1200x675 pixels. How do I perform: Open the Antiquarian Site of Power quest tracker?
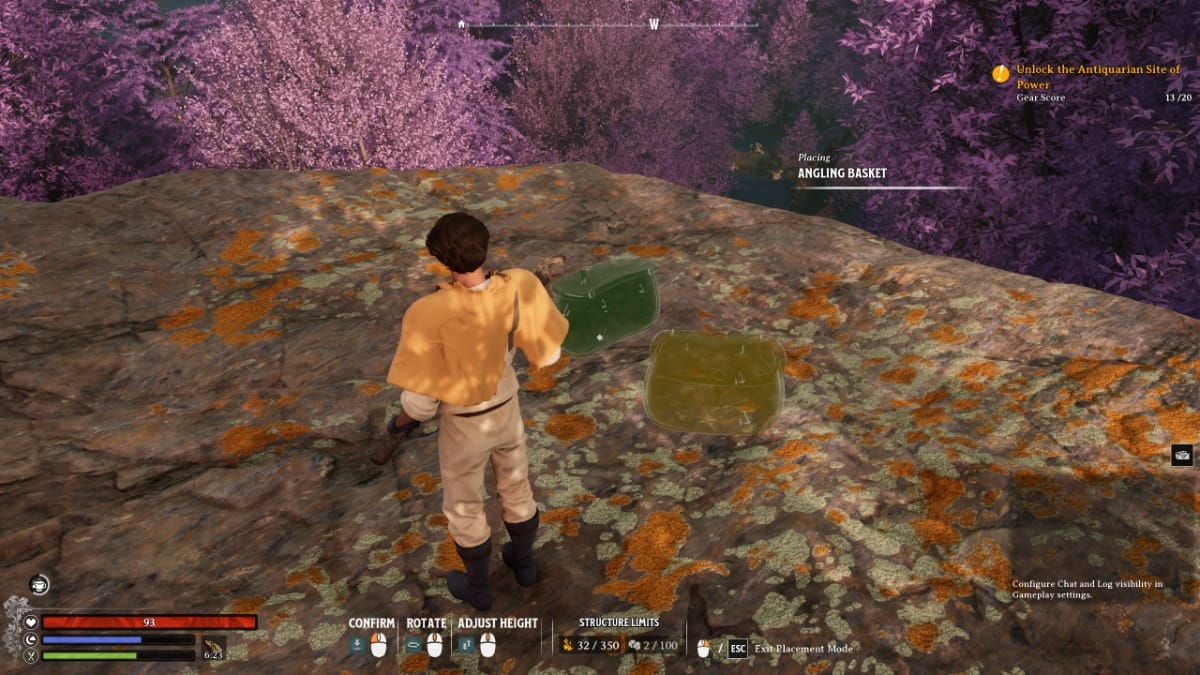coord(1097,76)
